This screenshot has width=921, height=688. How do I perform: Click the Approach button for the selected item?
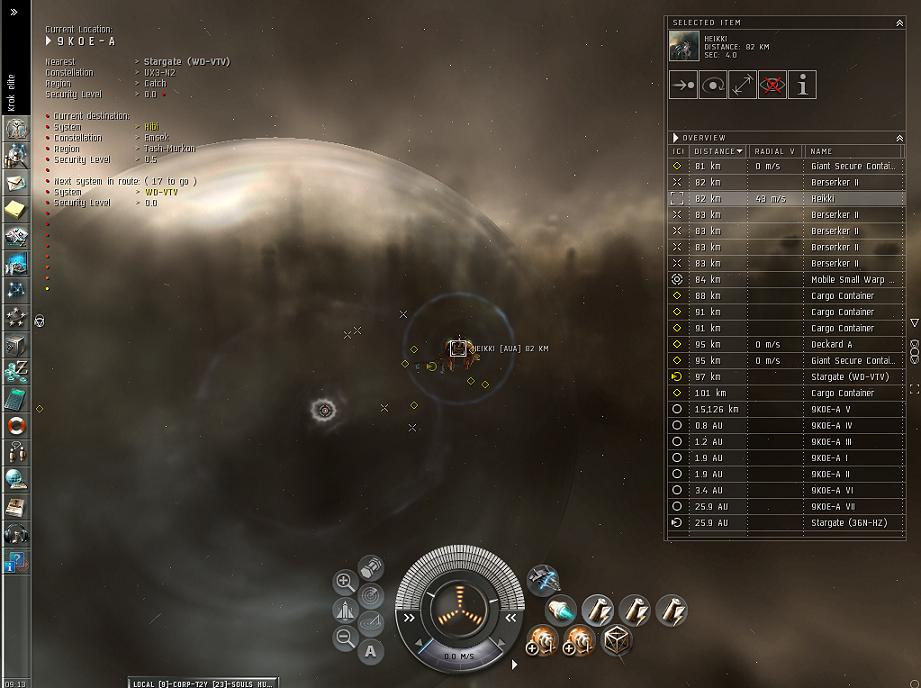[684, 85]
